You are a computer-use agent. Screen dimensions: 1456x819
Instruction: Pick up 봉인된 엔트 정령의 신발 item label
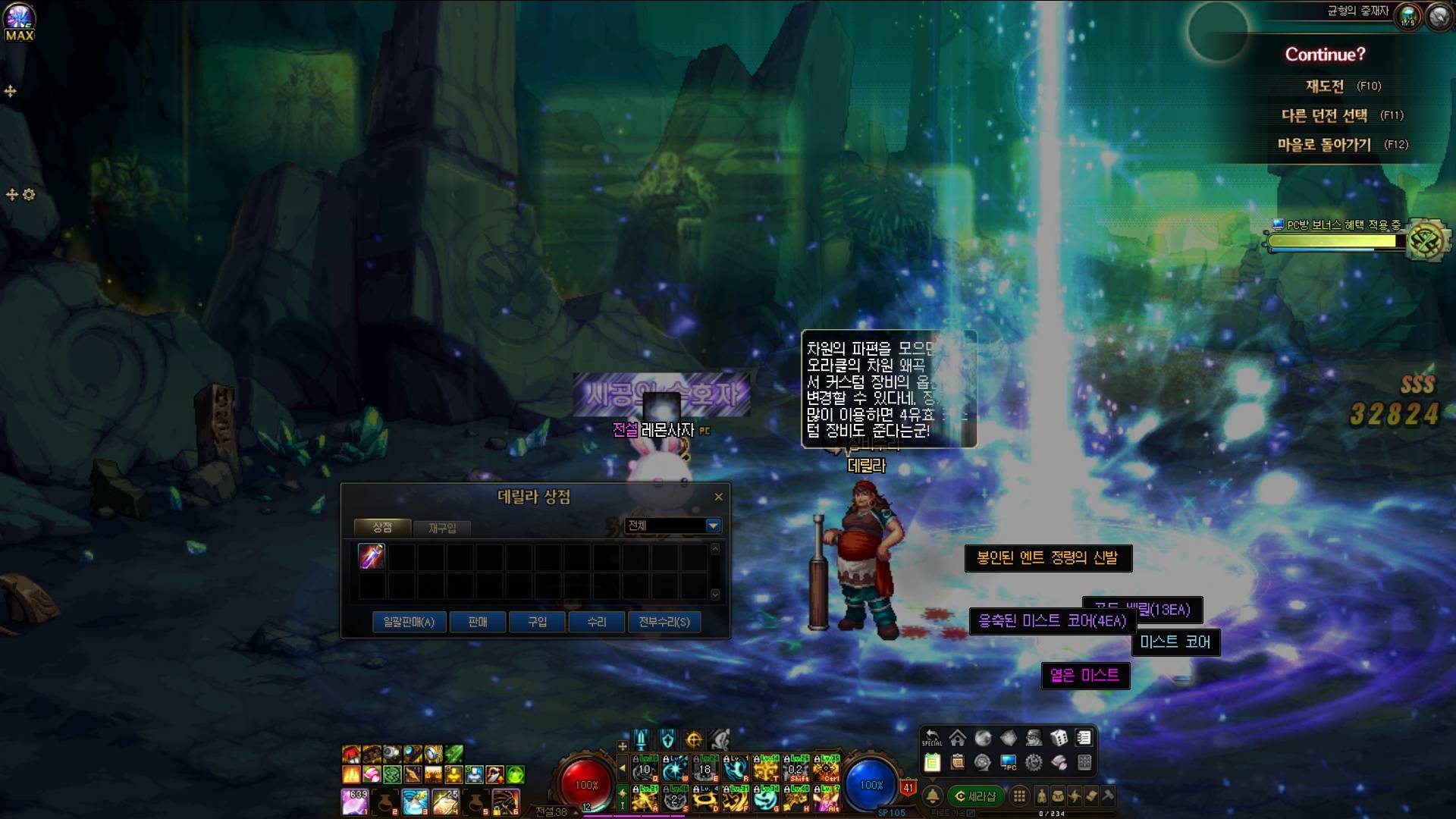pos(1047,558)
